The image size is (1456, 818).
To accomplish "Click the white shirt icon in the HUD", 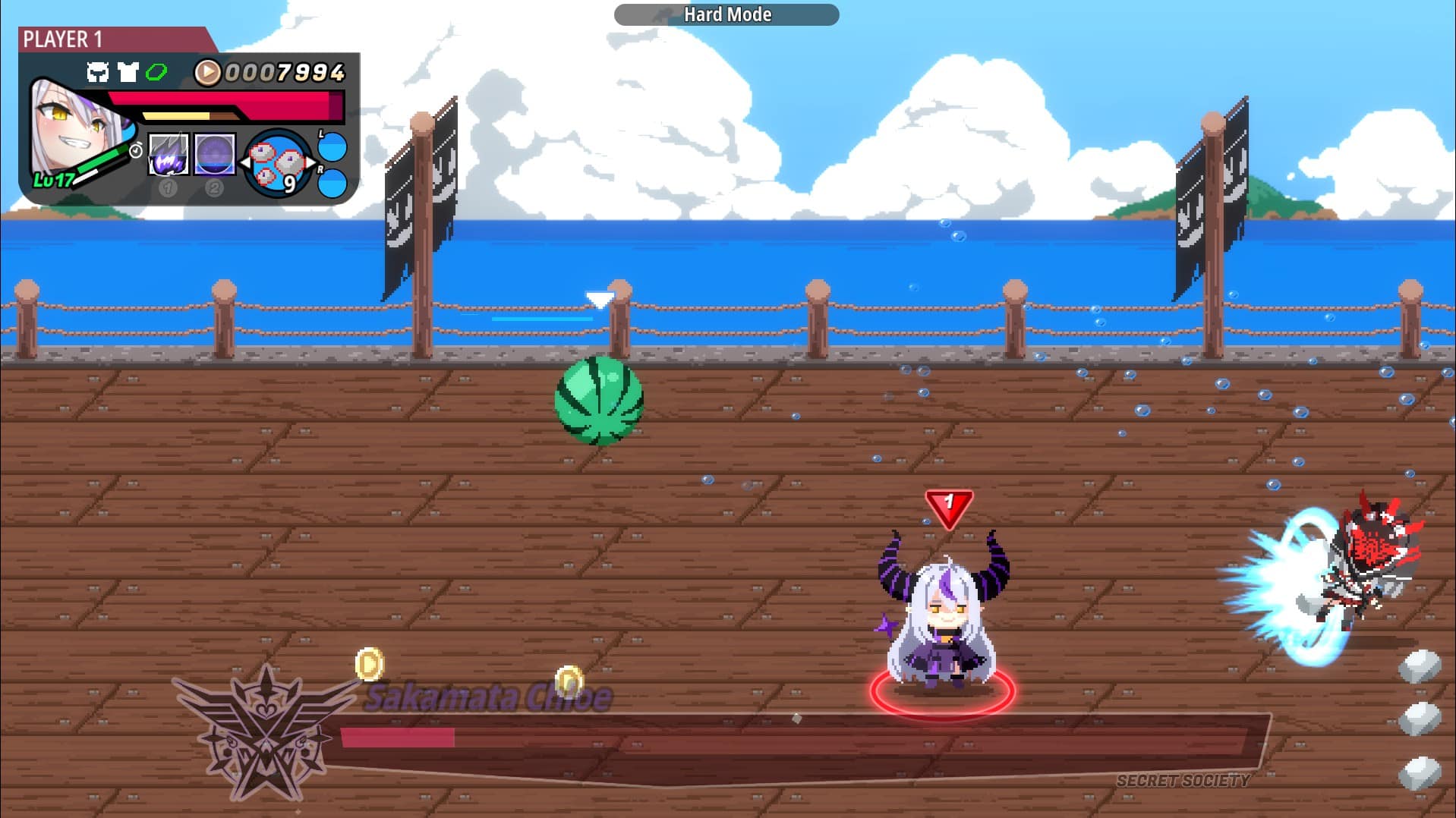I will coord(128,73).
